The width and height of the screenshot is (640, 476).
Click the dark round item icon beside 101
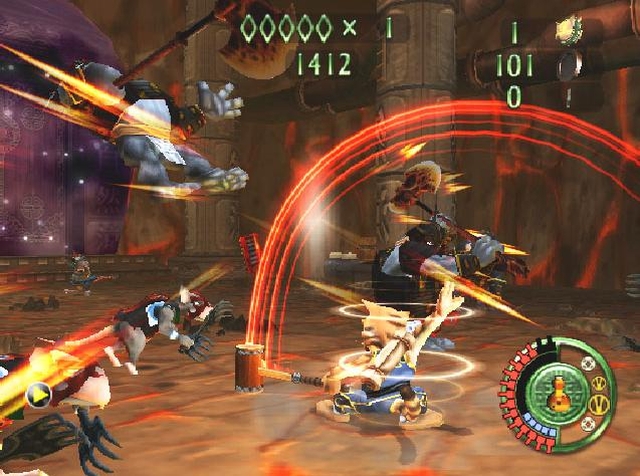click(x=569, y=66)
